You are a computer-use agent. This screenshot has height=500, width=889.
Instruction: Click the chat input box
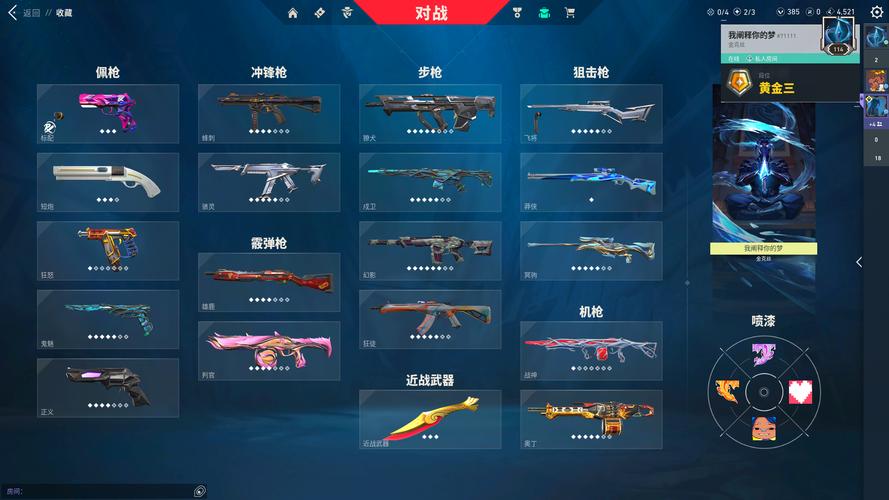pos(100,491)
